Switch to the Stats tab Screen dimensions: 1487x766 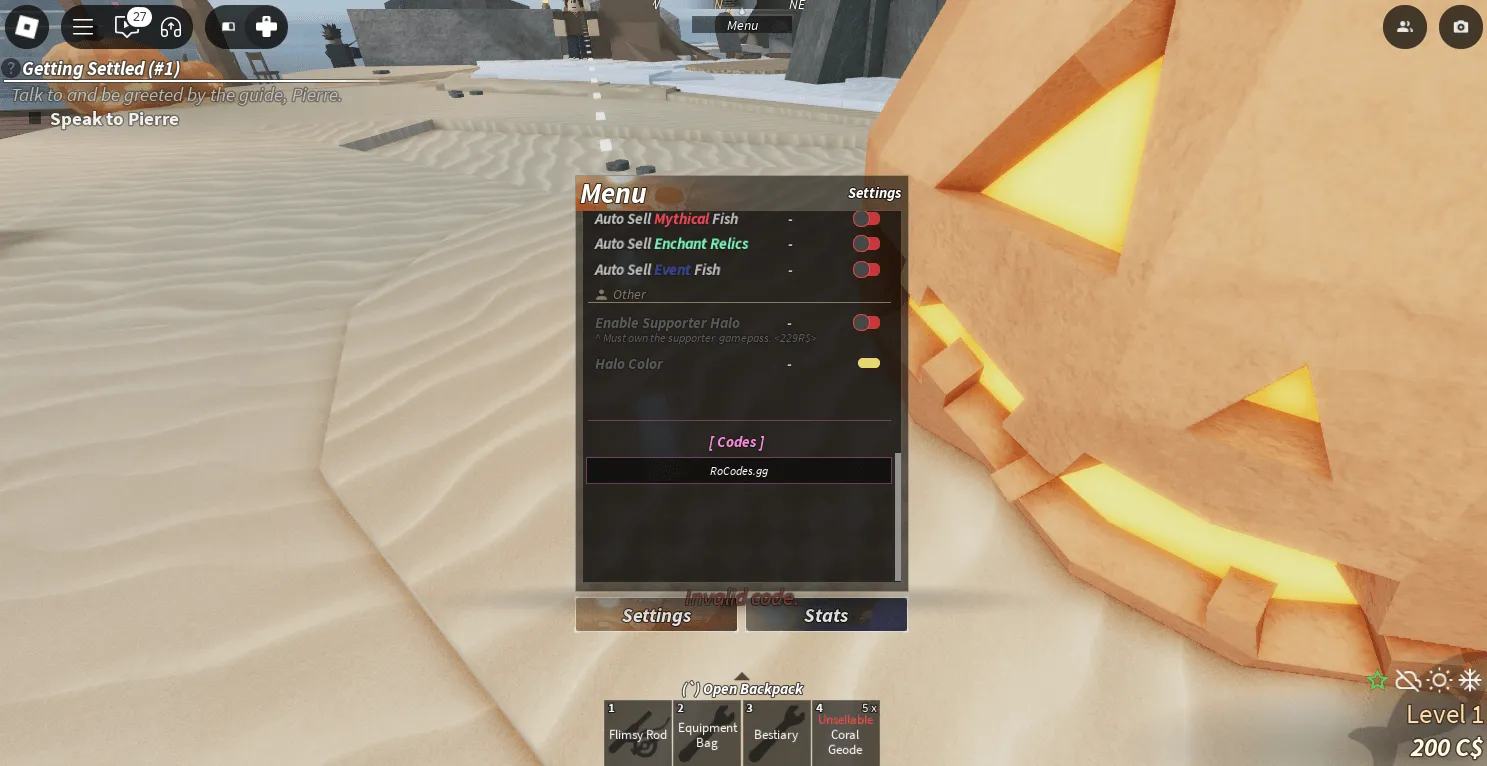pos(826,616)
